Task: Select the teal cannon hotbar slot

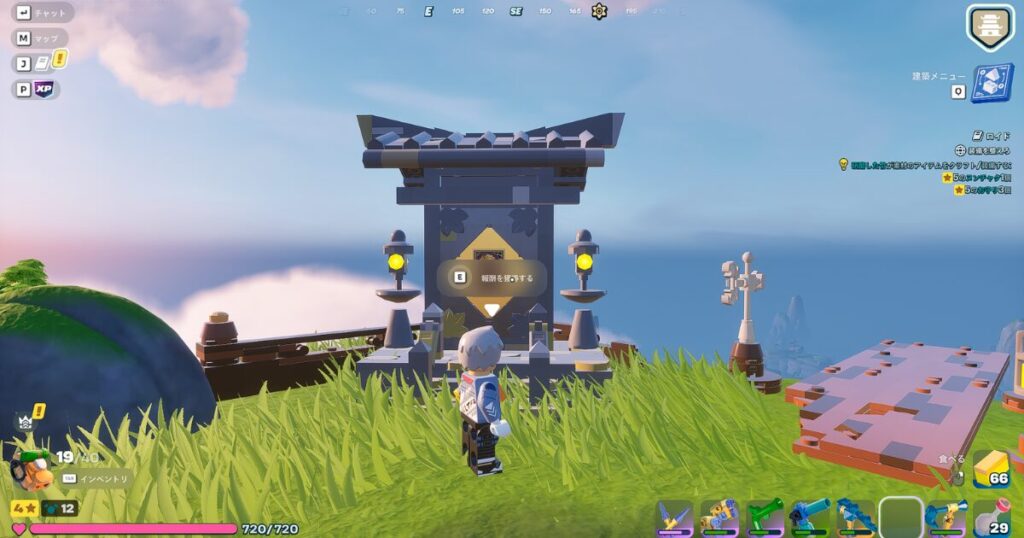Action: tap(810, 518)
